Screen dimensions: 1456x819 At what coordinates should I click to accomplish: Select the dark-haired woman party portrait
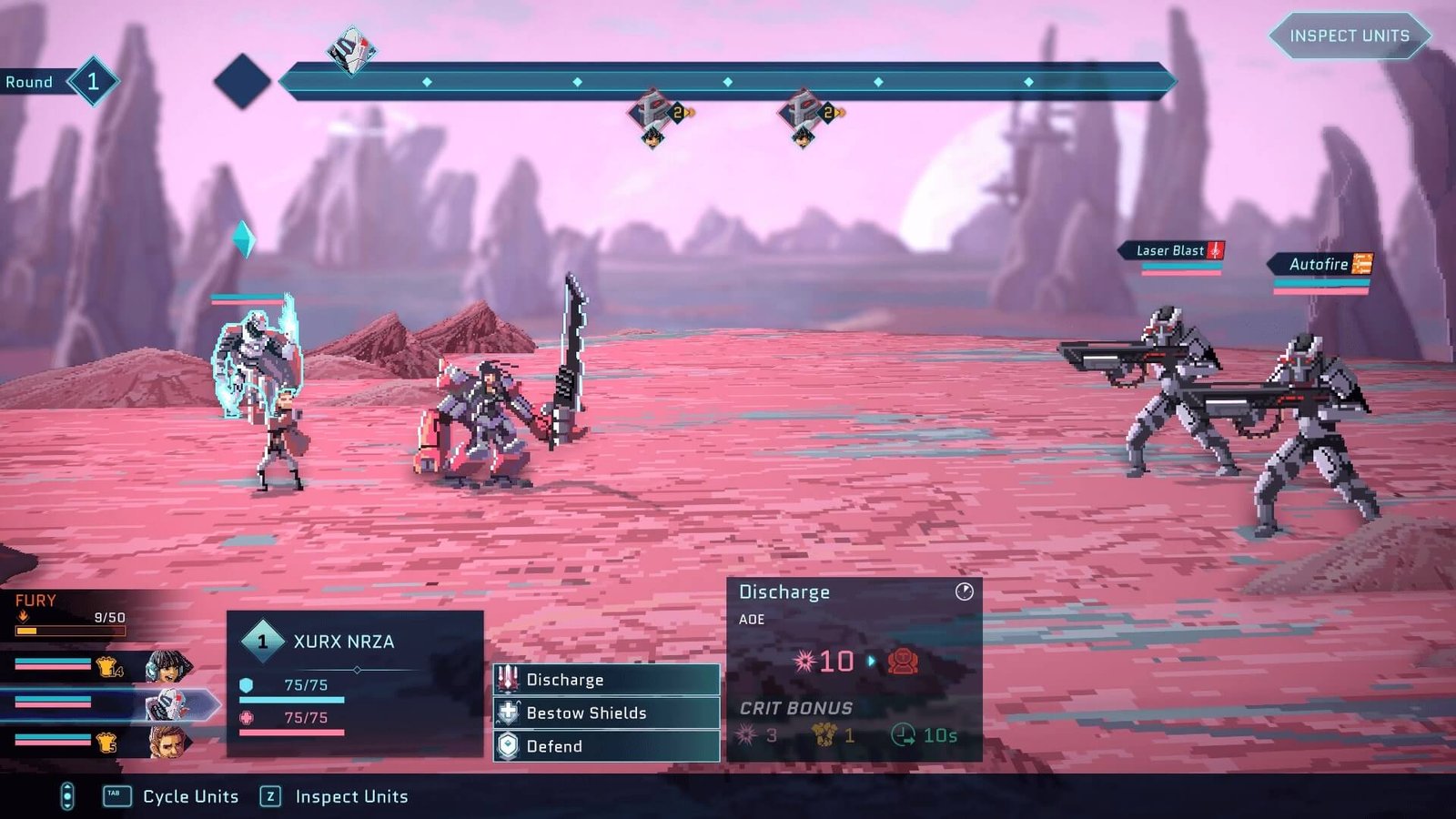click(x=167, y=667)
